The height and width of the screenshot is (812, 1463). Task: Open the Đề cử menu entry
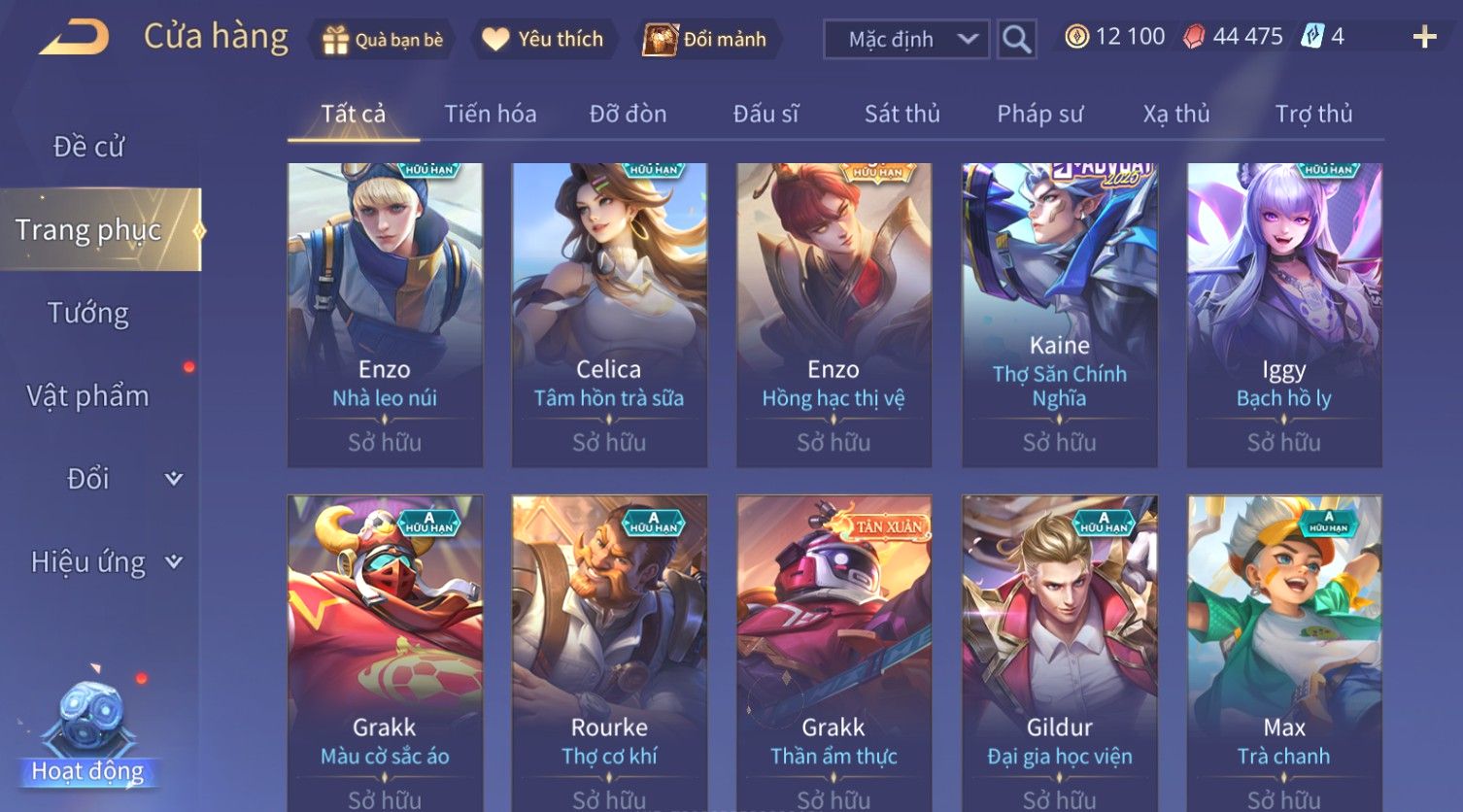[88, 147]
